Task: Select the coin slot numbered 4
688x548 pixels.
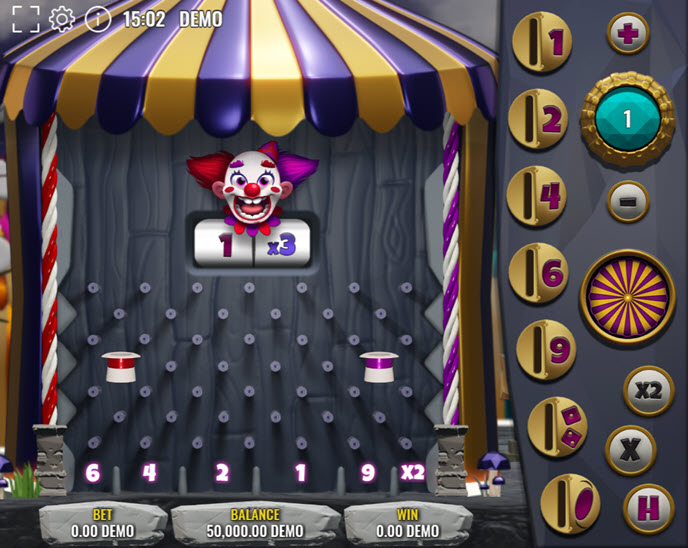Action: point(538,195)
